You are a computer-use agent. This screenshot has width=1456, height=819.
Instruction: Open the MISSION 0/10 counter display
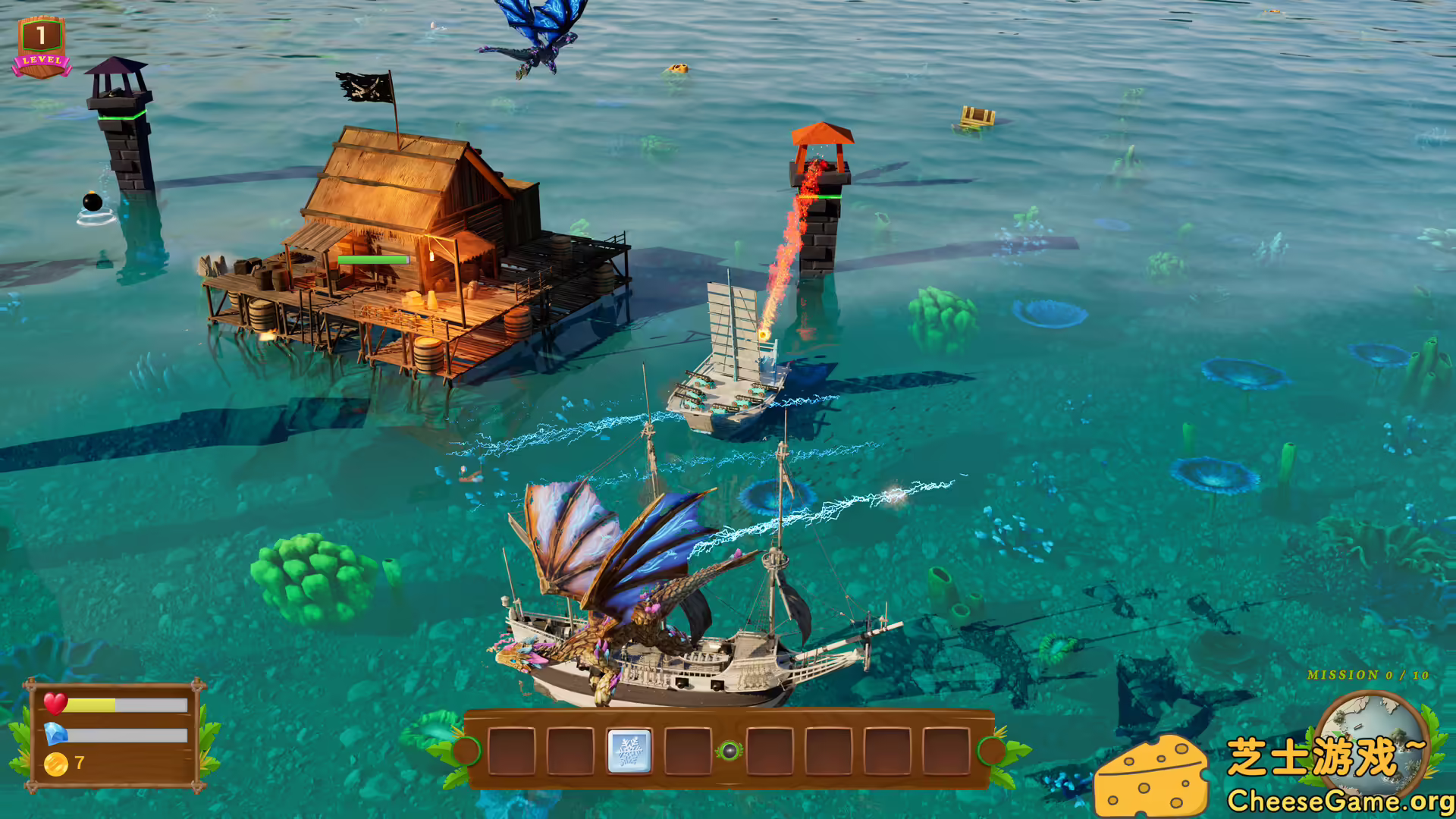click(x=1367, y=674)
